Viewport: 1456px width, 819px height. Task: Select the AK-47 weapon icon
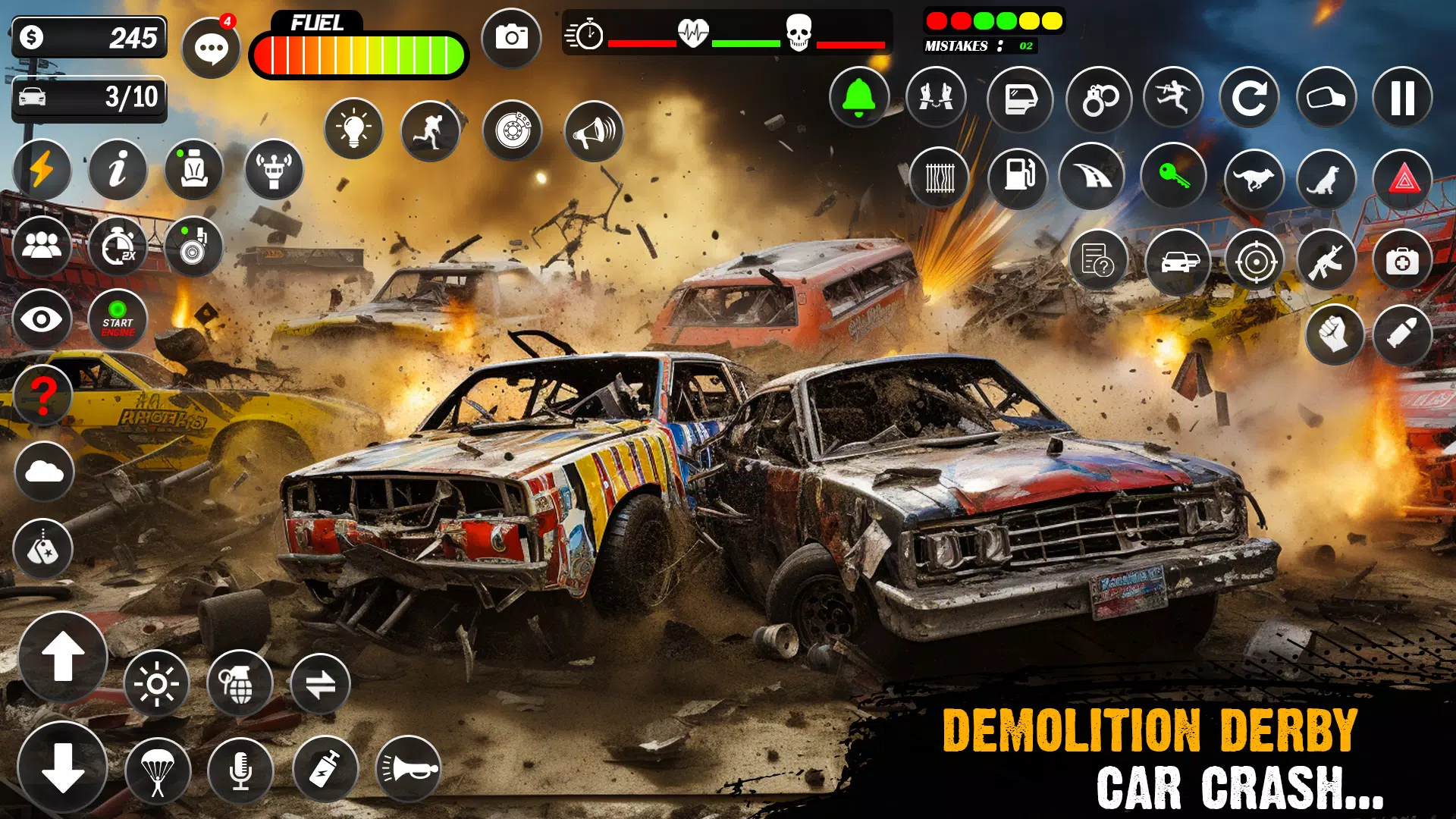[x=1328, y=262]
